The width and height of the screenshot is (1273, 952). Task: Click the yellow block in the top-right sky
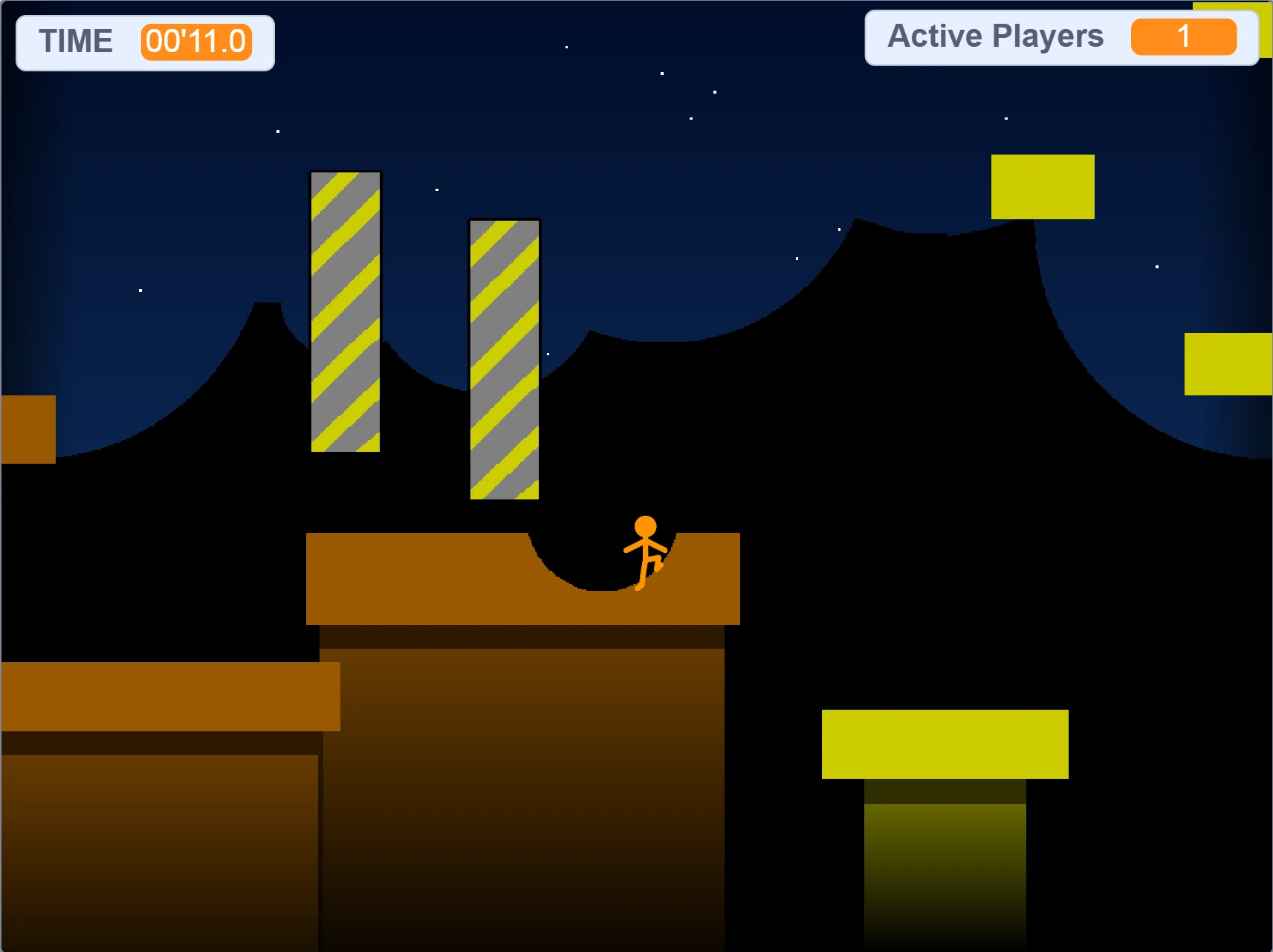1042,187
